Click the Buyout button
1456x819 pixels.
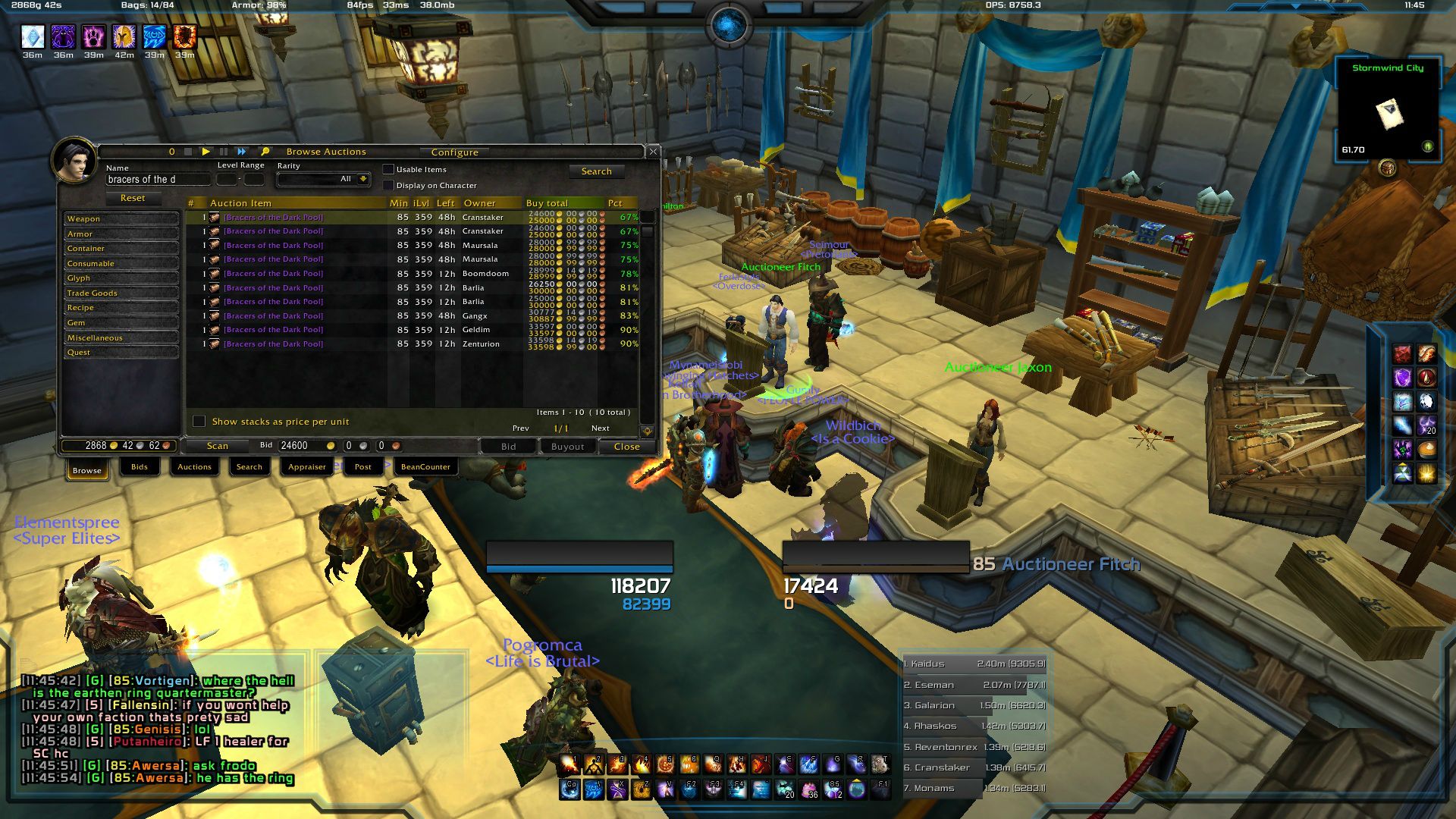coord(567,447)
